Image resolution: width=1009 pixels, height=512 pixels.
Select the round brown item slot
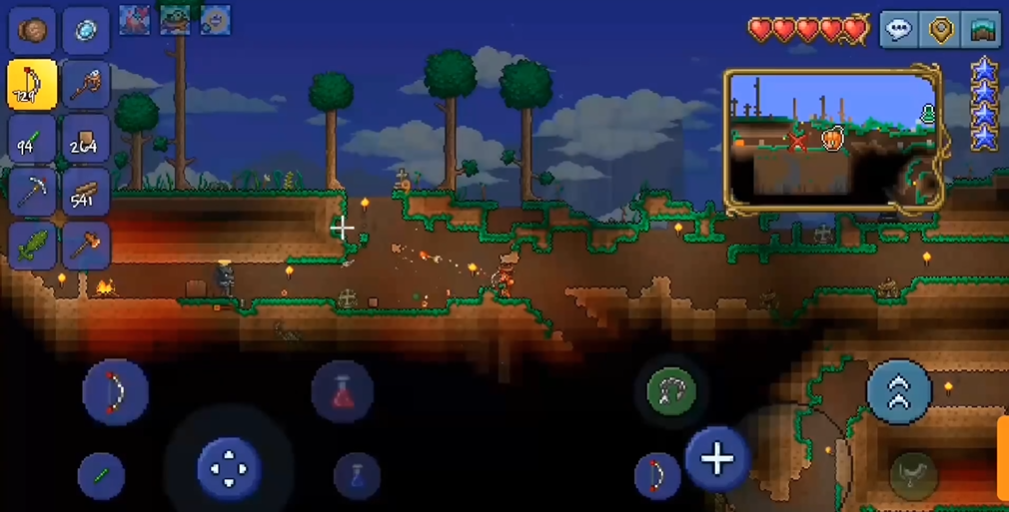click(x=32, y=30)
